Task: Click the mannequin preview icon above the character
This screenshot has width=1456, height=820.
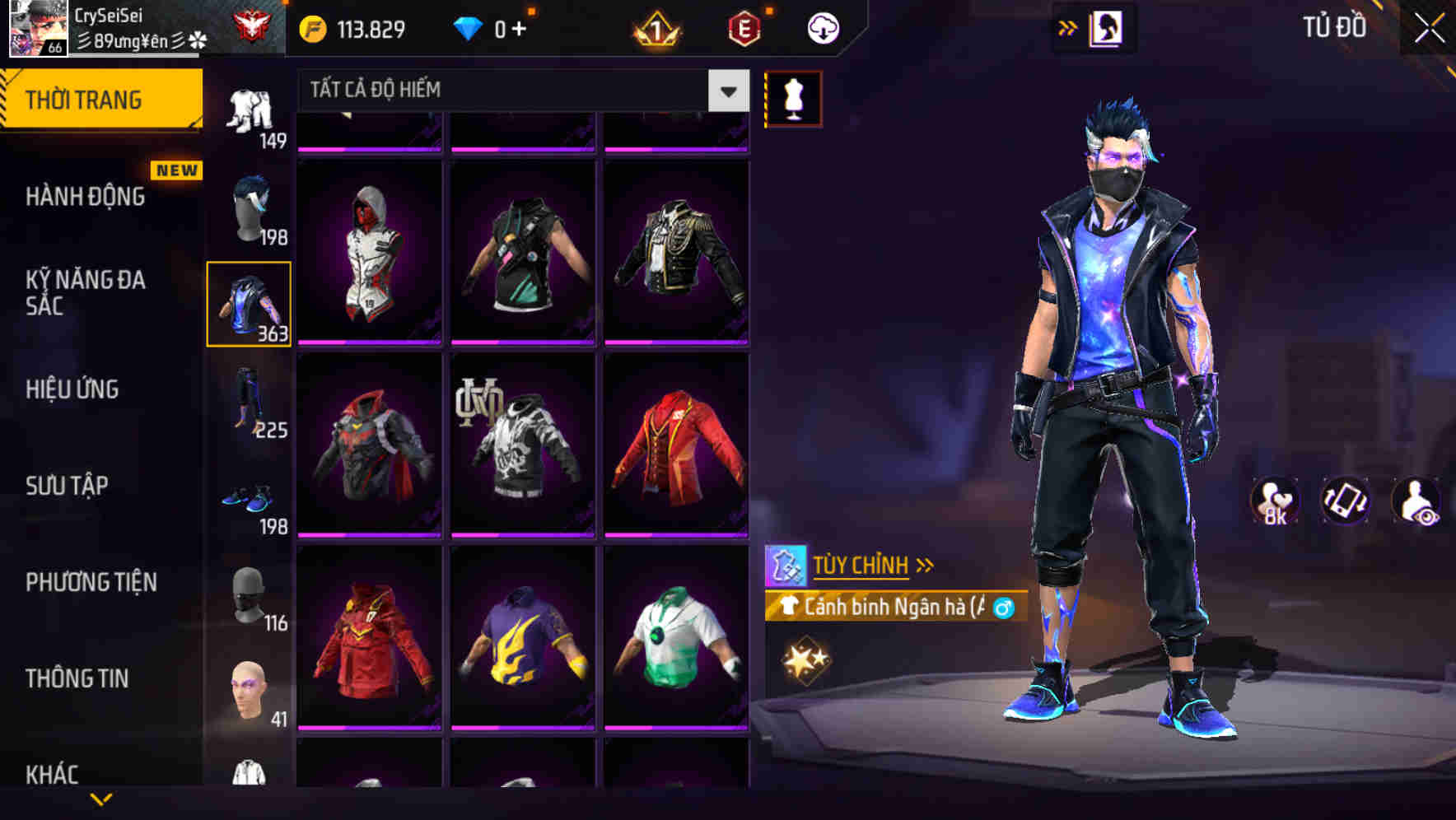Action: coord(793,97)
